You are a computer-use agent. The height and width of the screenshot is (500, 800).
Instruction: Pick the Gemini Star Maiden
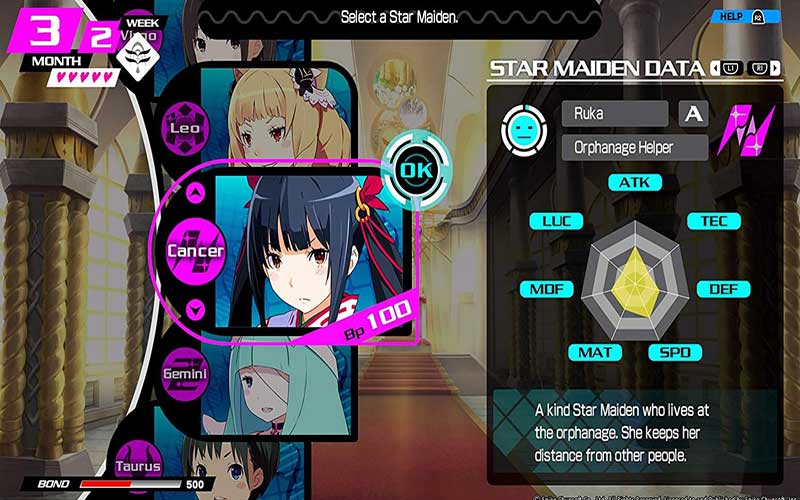click(185, 373)
